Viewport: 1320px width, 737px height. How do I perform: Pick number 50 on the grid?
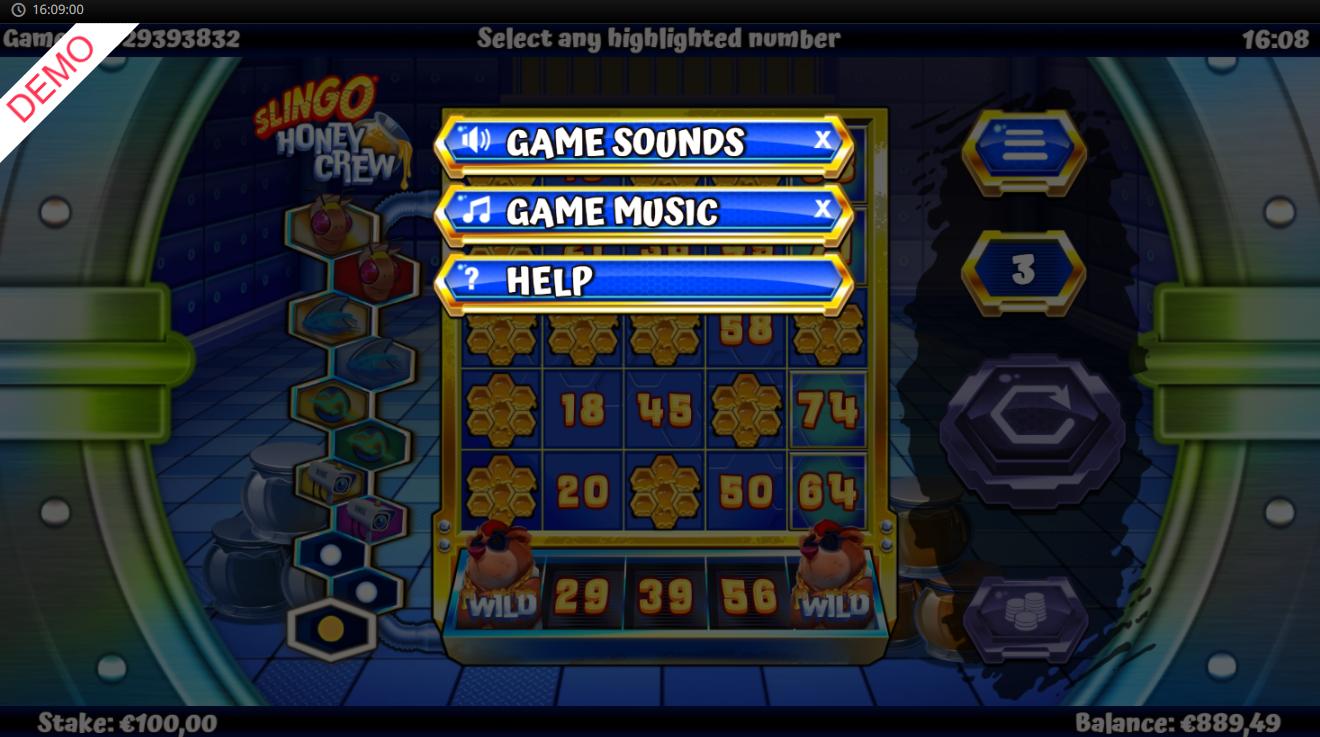[746, 491]
